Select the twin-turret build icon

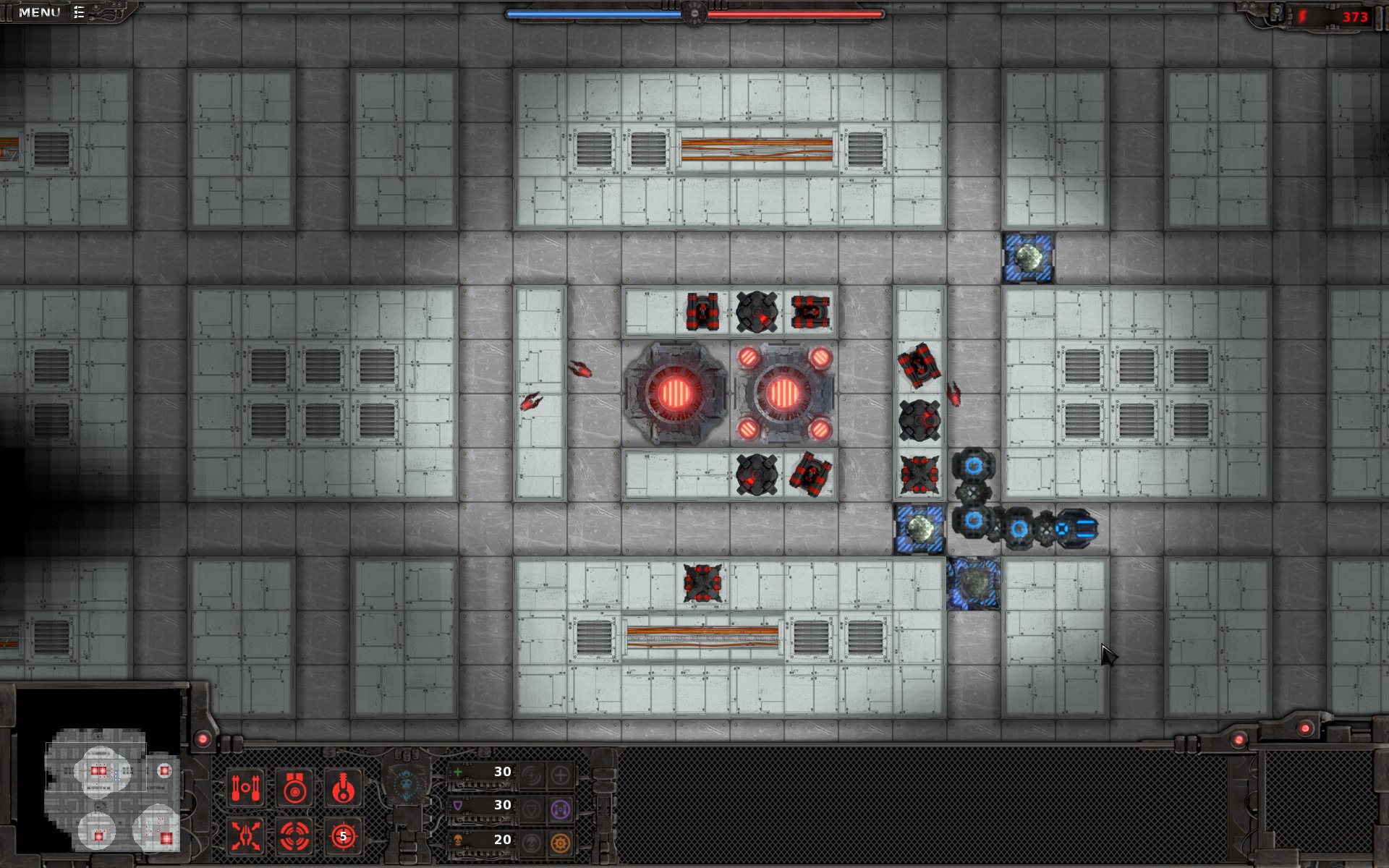(246, 788)
